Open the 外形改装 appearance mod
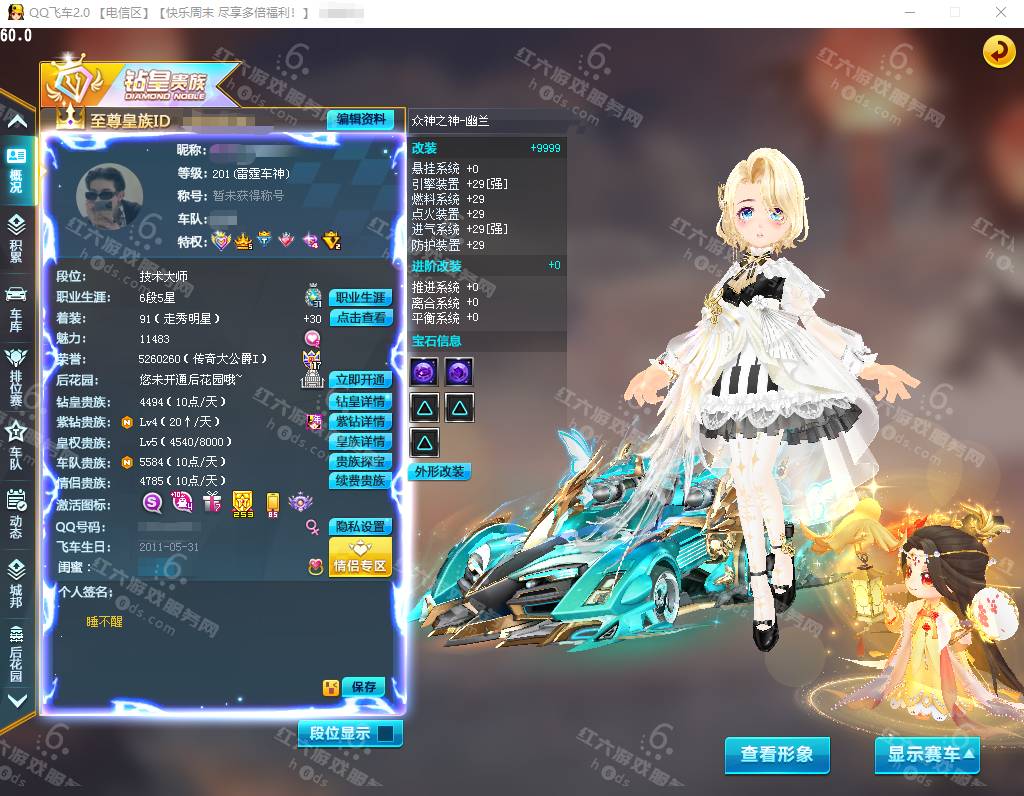 tap(439, 472)
